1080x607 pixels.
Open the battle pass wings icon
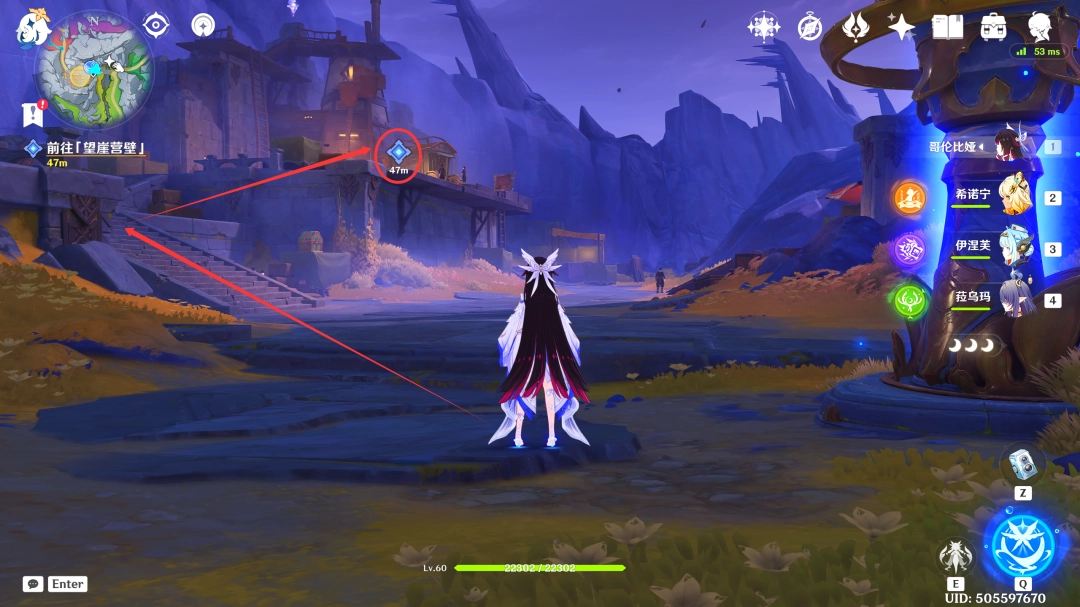pos(856,27)
